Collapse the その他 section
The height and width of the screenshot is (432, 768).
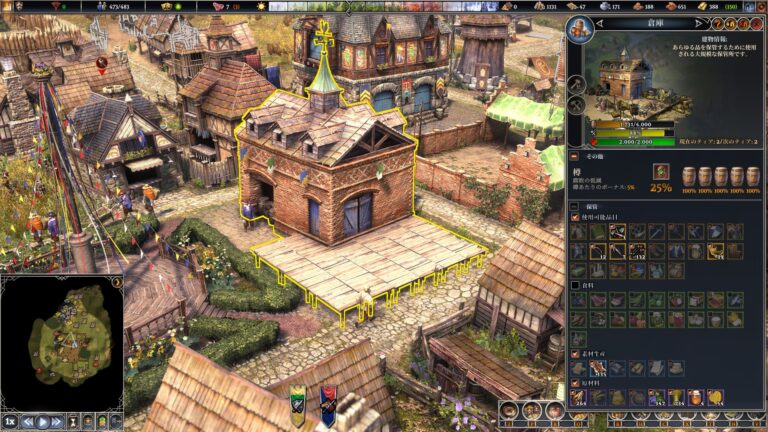[x=574, y=156]
